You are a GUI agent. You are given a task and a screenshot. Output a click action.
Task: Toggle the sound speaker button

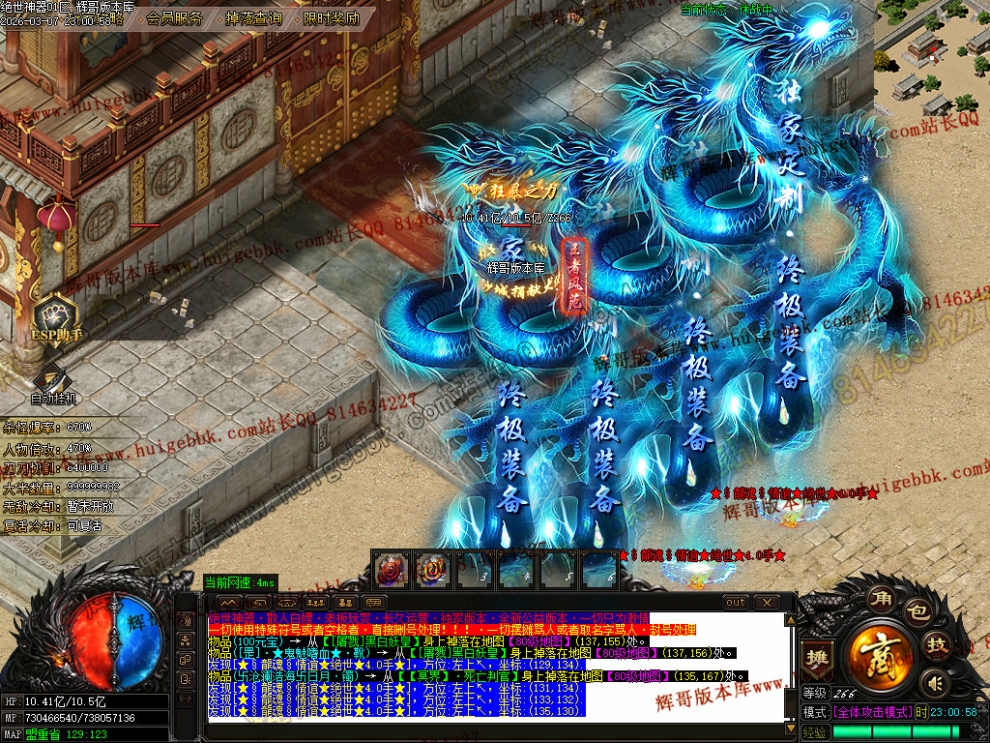pyautogui.click(x=936, y=683)
